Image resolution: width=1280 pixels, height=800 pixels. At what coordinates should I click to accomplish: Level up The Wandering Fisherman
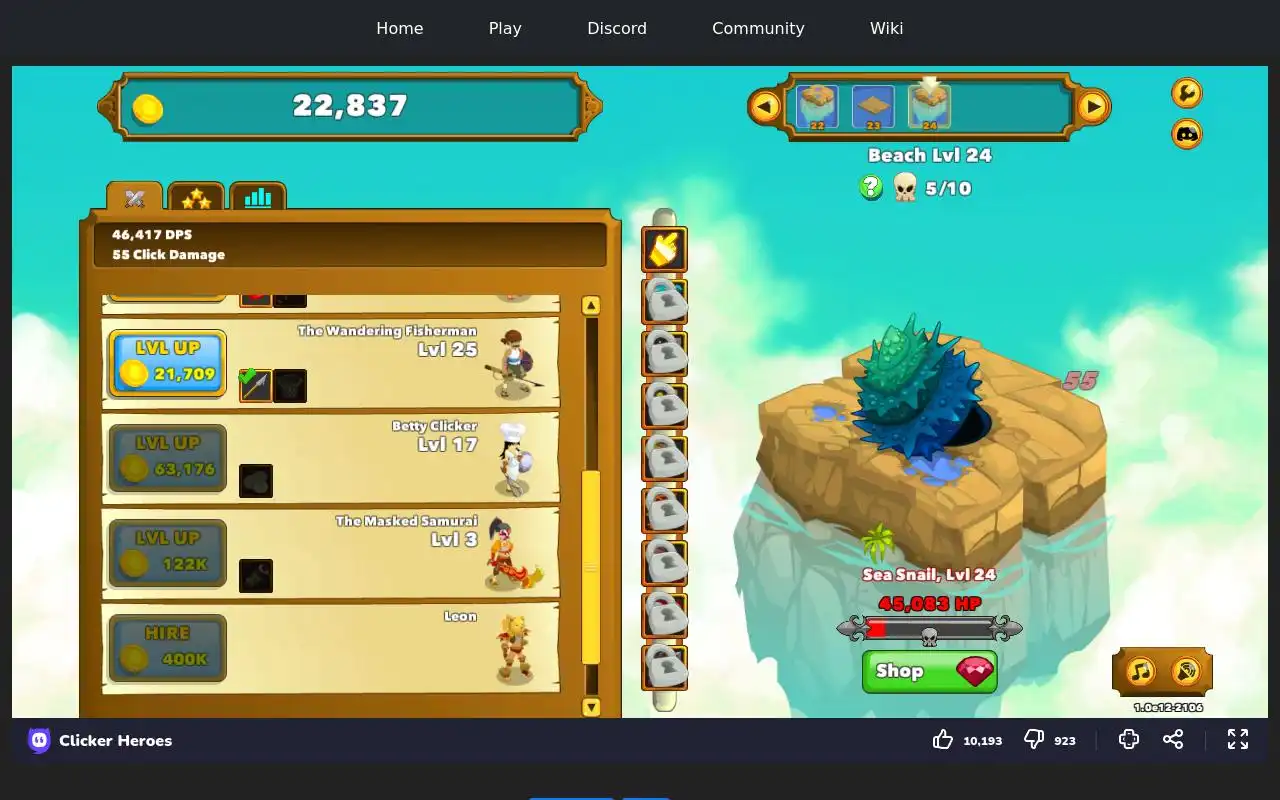pyautogui.click(x=167, y=362)
